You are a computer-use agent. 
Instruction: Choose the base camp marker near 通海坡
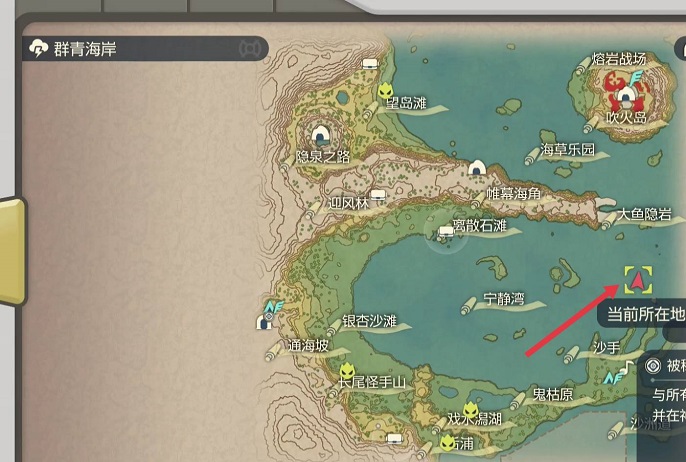(265, 321)
